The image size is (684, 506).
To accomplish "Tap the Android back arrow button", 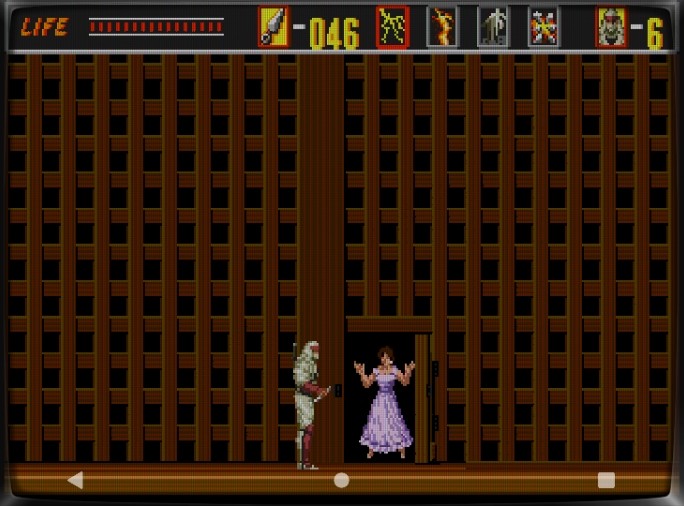I will click(75, 480).
